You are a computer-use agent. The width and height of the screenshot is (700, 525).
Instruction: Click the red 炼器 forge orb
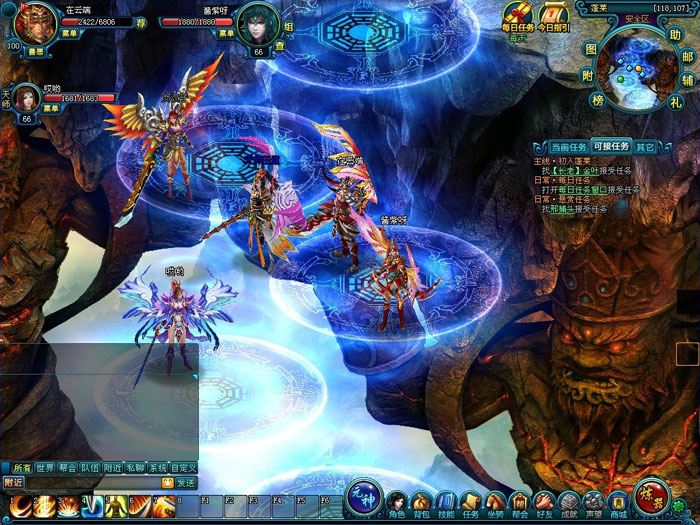coord(654,497)
